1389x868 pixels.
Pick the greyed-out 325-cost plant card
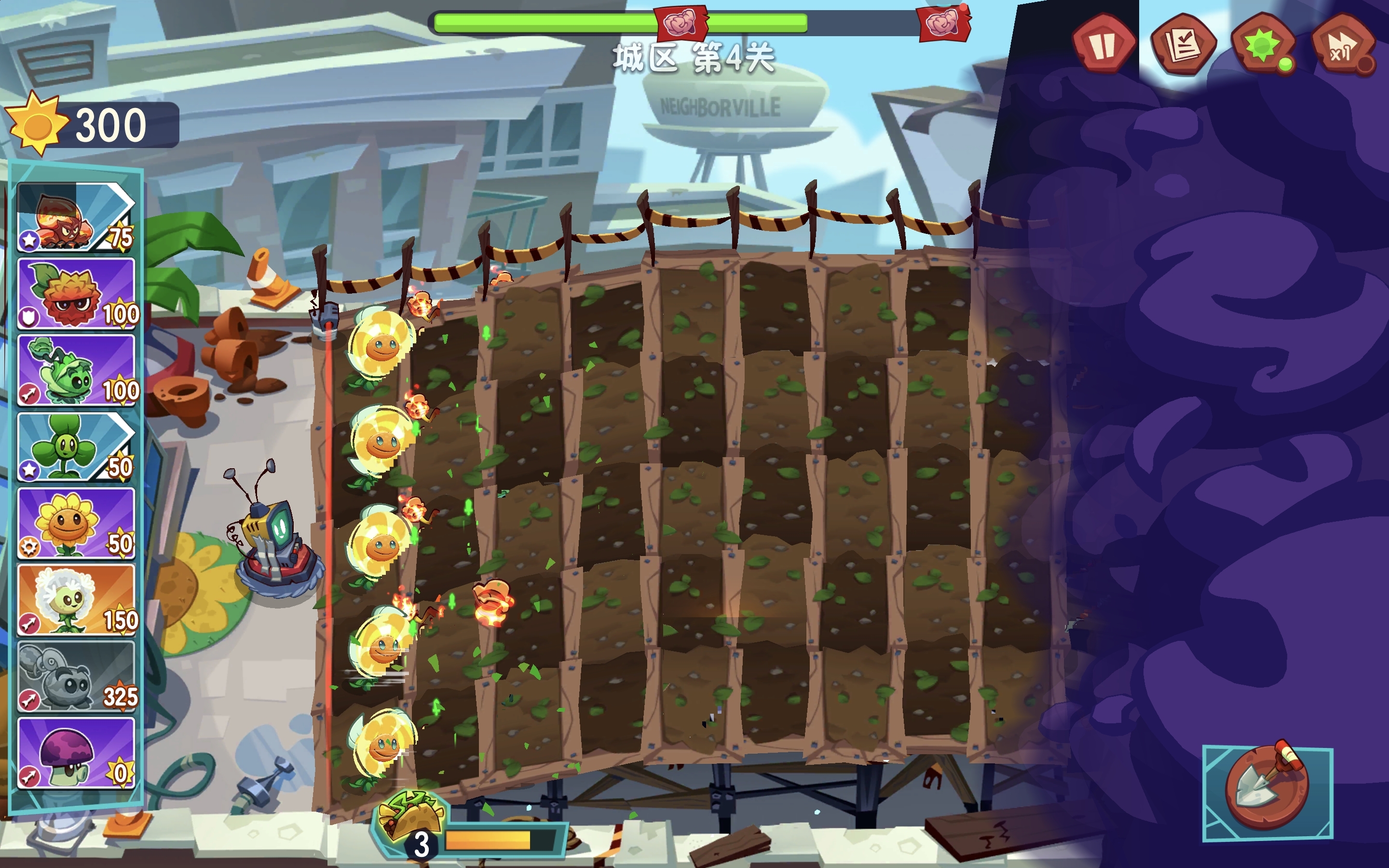(x=76, y=676)
